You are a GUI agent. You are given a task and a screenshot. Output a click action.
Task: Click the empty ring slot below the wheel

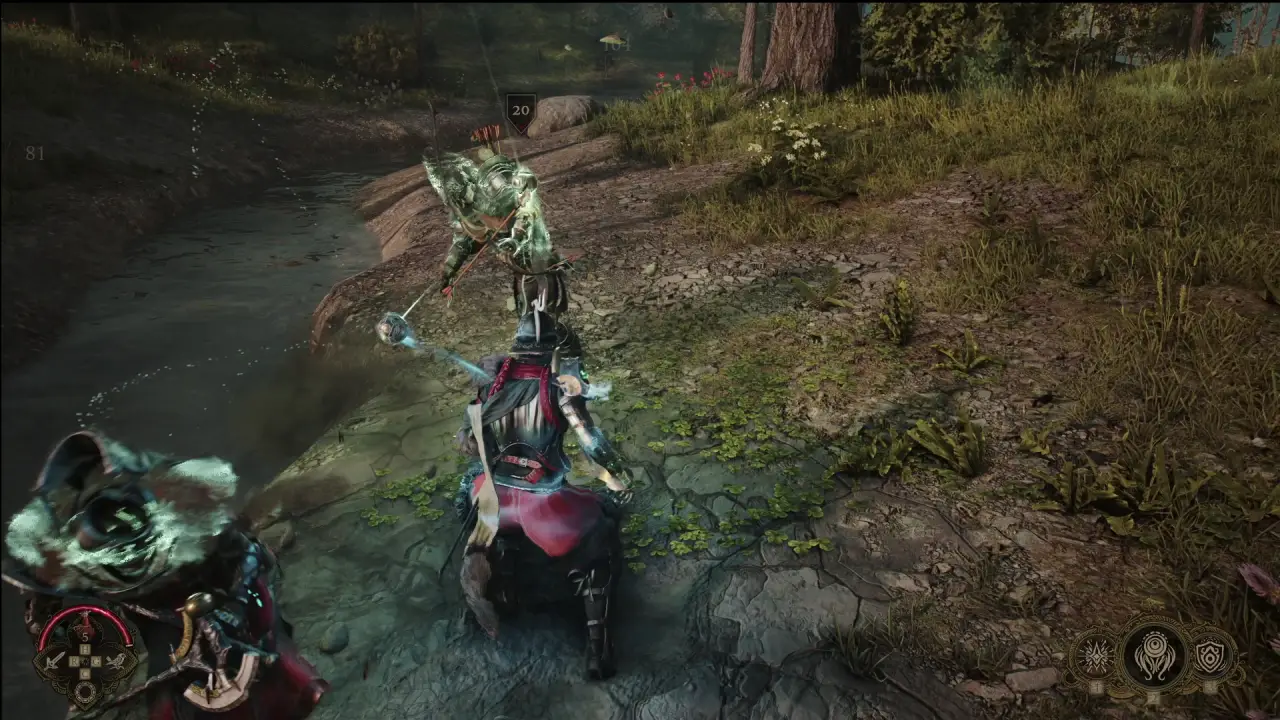(x=85, y=691)
